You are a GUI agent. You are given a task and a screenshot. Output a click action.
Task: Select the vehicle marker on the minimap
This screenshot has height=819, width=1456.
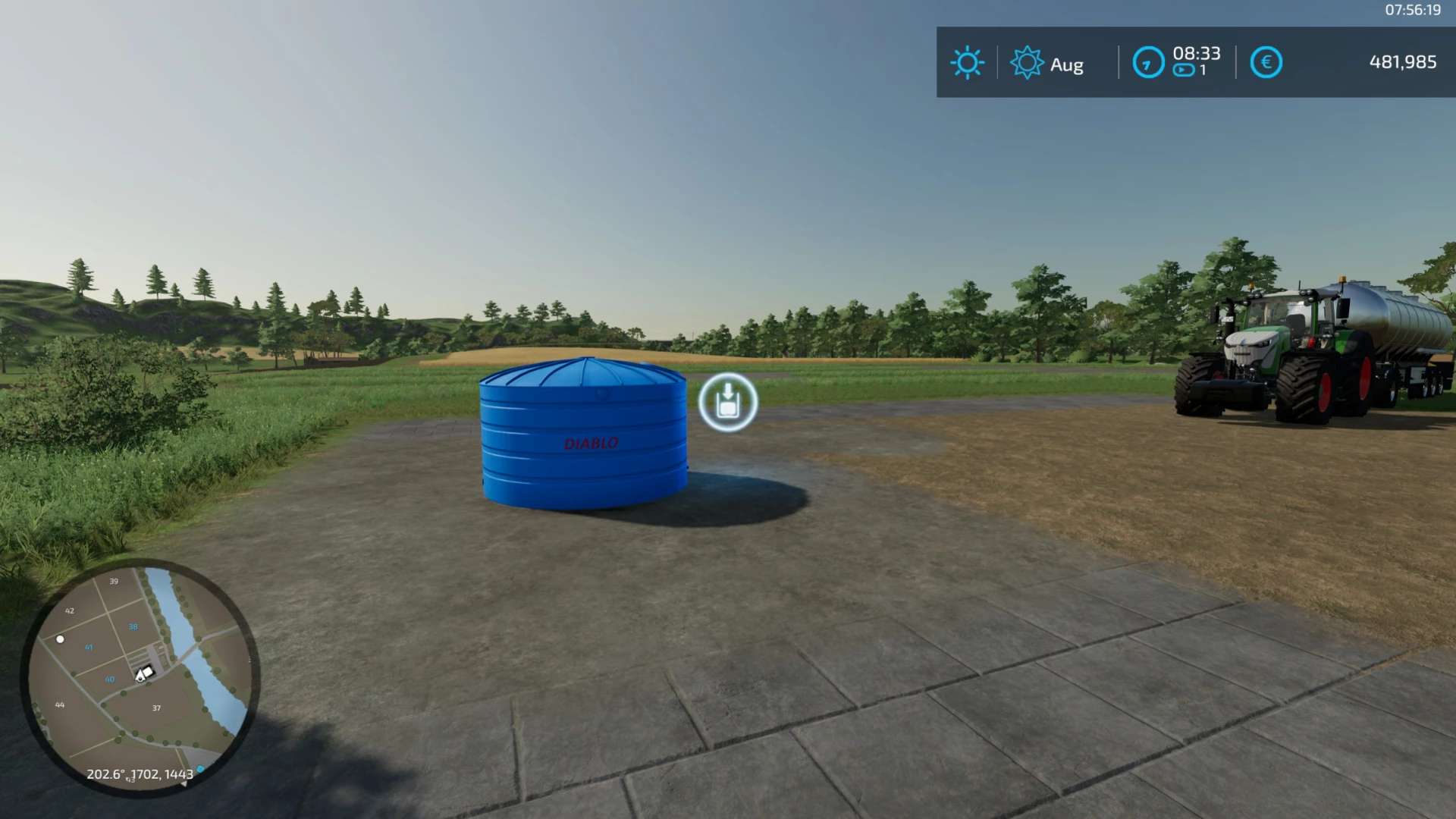(143, 673)
